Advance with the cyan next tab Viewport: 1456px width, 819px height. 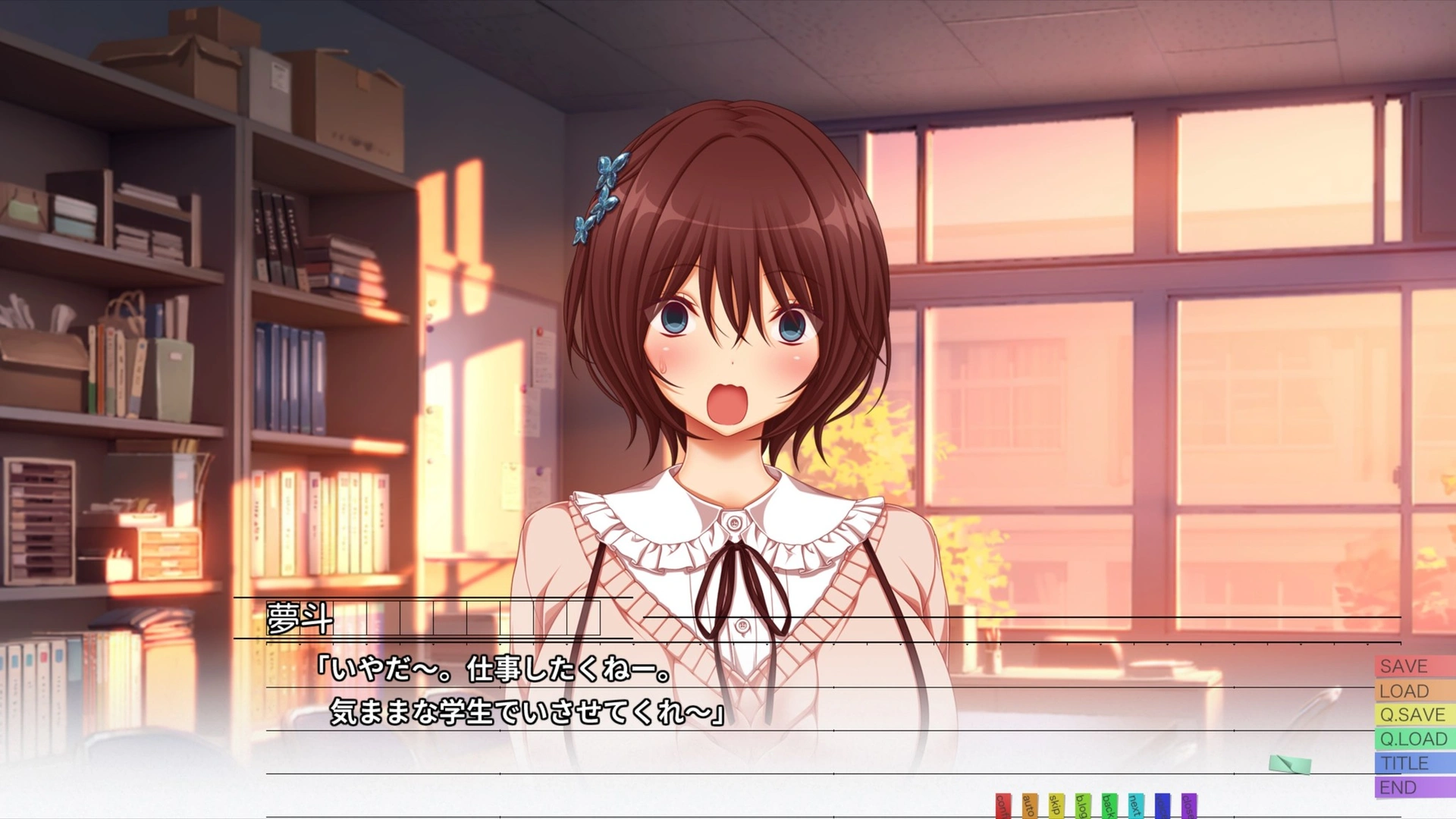(1135, 806)
